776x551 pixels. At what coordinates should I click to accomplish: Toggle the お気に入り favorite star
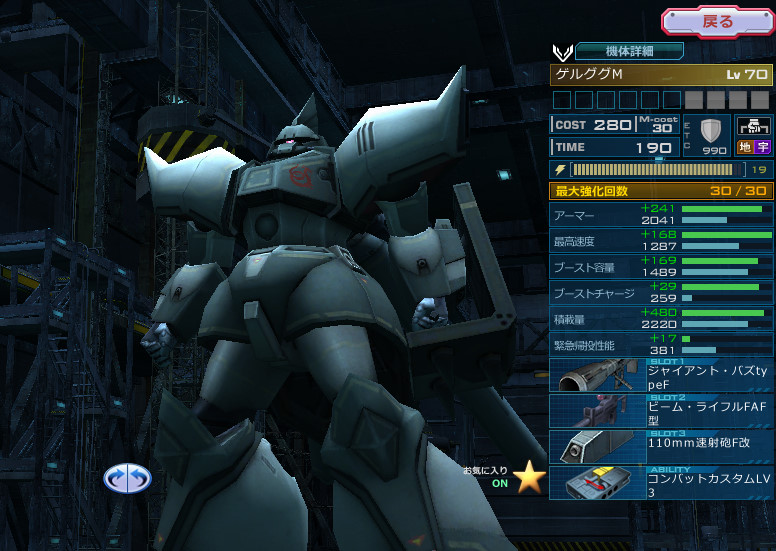tap(529, 477)
